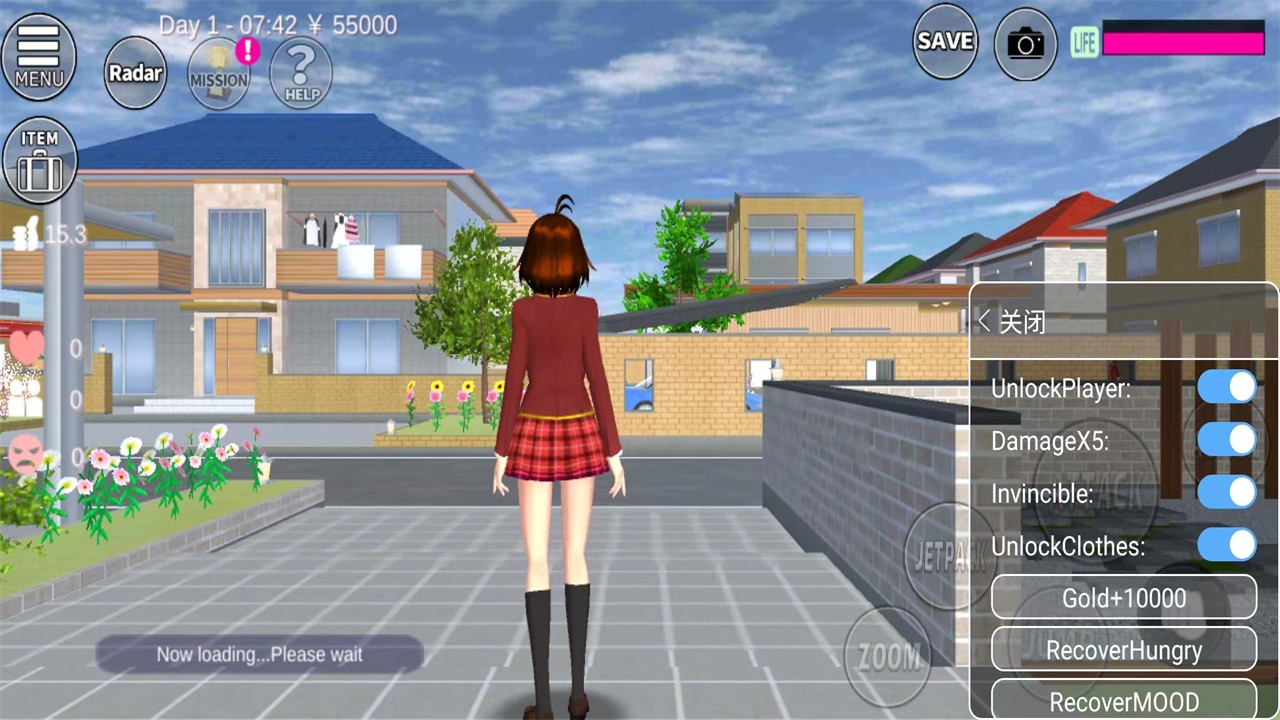Viewport: 1280px width, 720px height.
Task: Disable the UnlockPlayer toggle
Action: (x=1228, y=388)
